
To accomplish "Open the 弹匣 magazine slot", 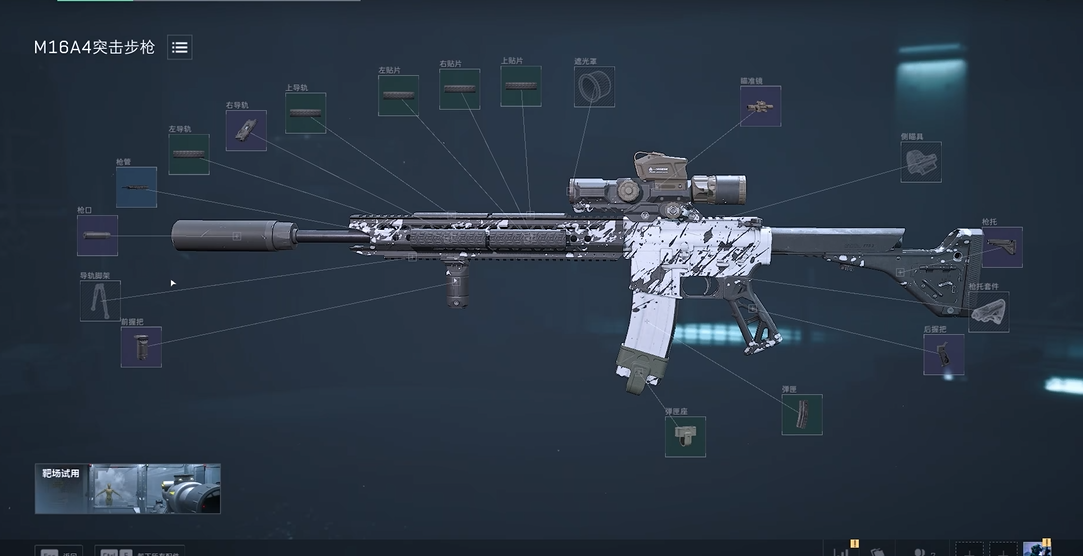I will (802, 414).
